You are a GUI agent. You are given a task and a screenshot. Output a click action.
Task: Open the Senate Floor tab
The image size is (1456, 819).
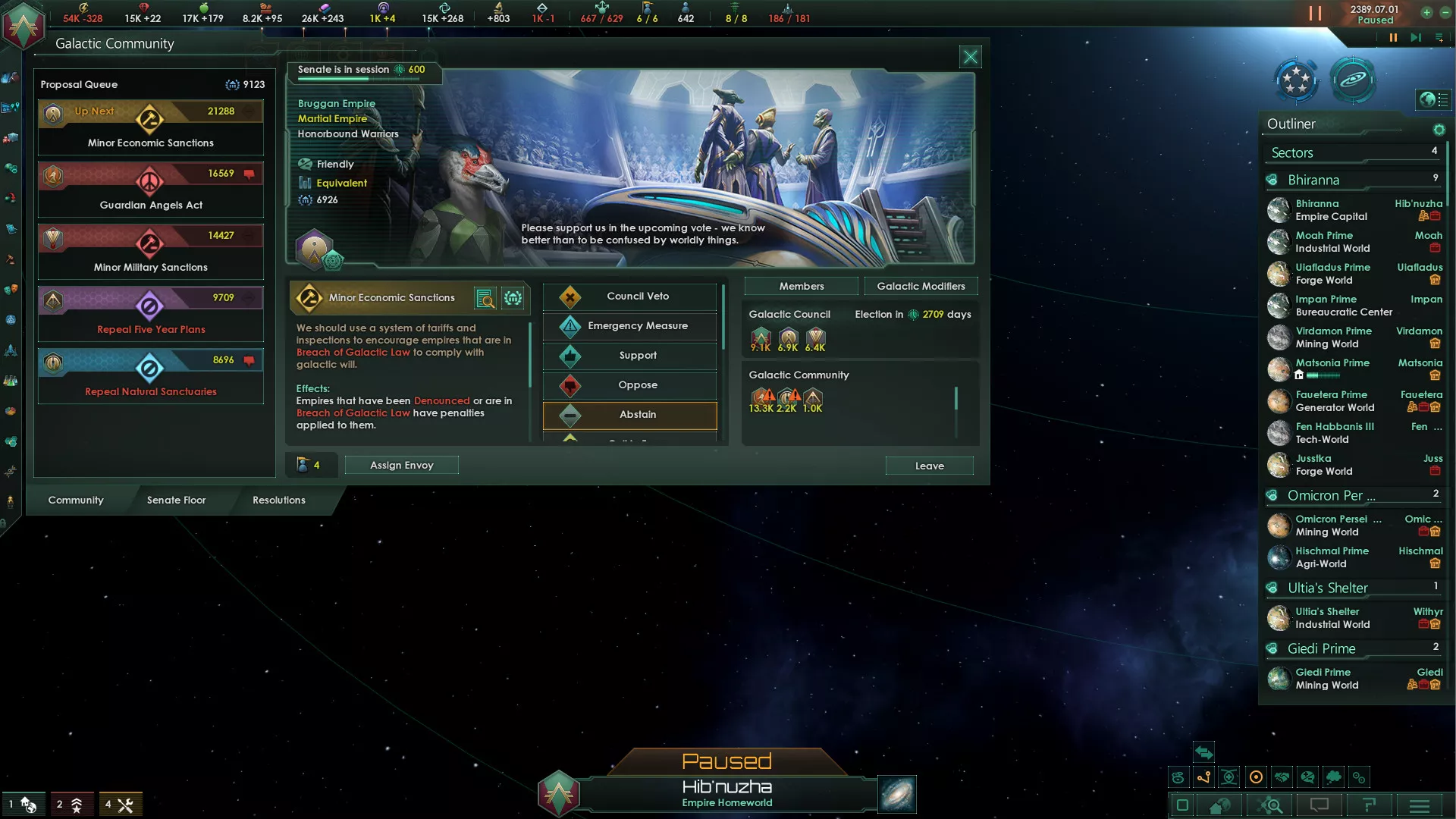pos(176,500)
